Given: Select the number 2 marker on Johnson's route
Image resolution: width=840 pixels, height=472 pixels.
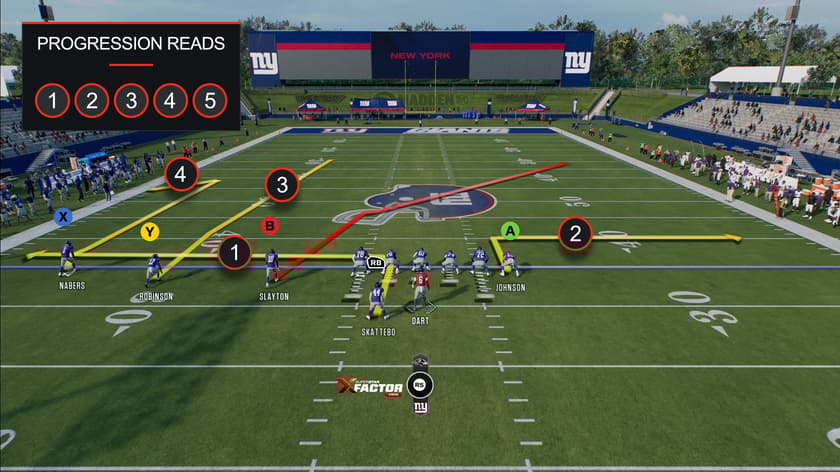Looking at the screenshot, I should coord(575,234).
